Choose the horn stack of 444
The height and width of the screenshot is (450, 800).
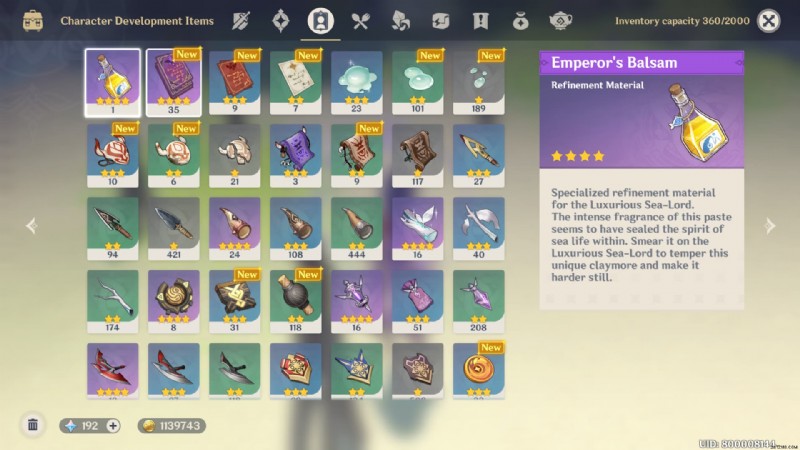(x=357, y=228)
